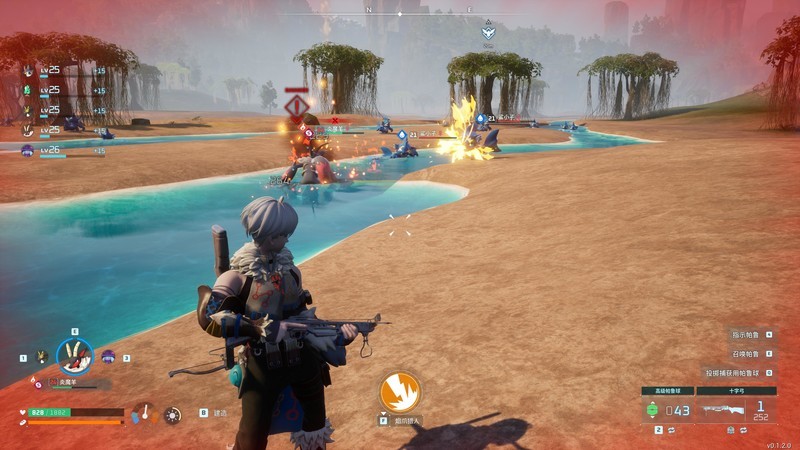Click the sun time-of-day icon
800x450 pixels.
[x=173, y=414]
